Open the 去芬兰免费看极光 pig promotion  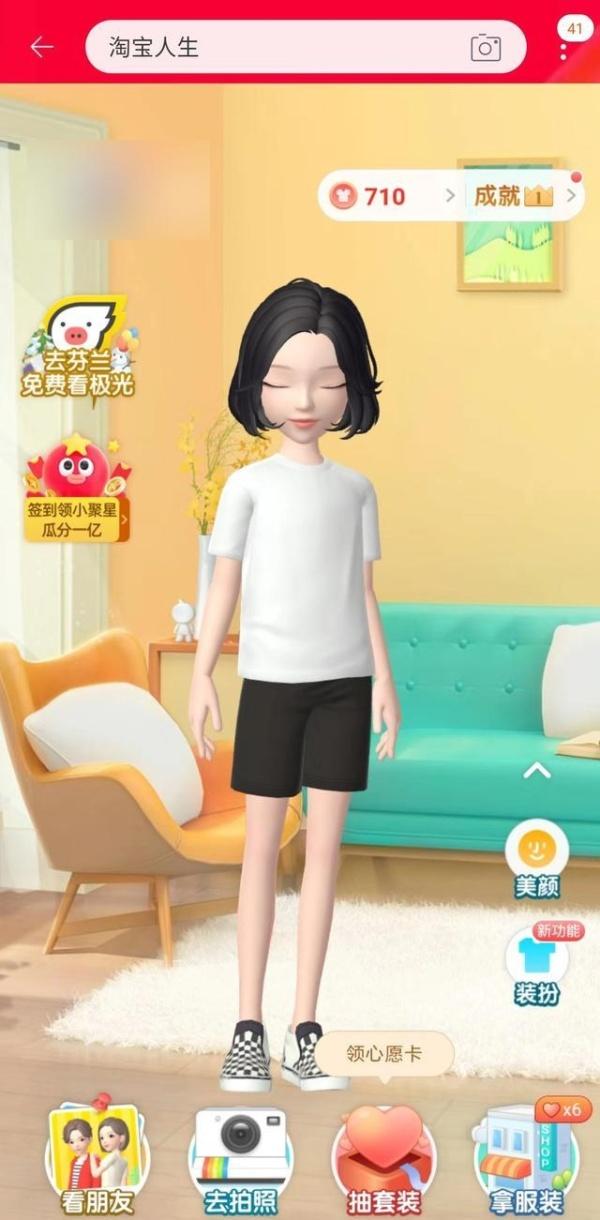click(78, 350)
